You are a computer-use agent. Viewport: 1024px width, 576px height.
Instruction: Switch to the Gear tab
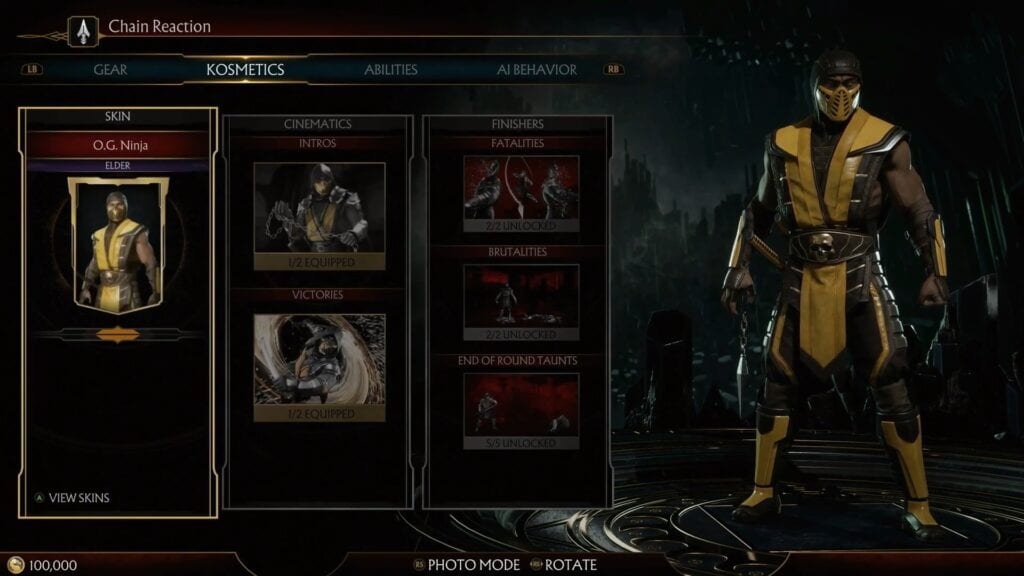click(x=110, y=70)
